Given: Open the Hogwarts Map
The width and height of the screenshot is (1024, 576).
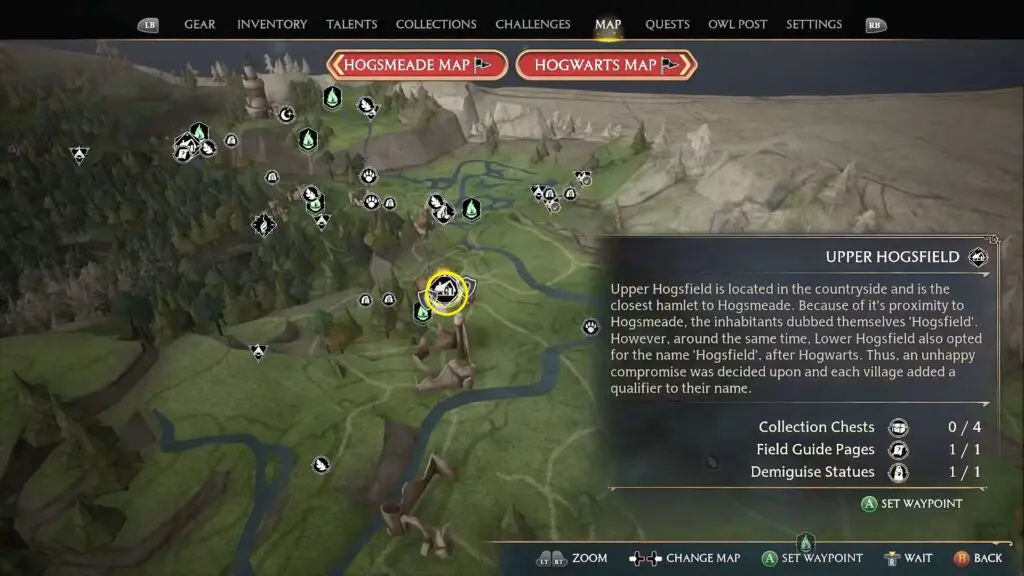Looking at the screenshot, I should pos(605,65).
